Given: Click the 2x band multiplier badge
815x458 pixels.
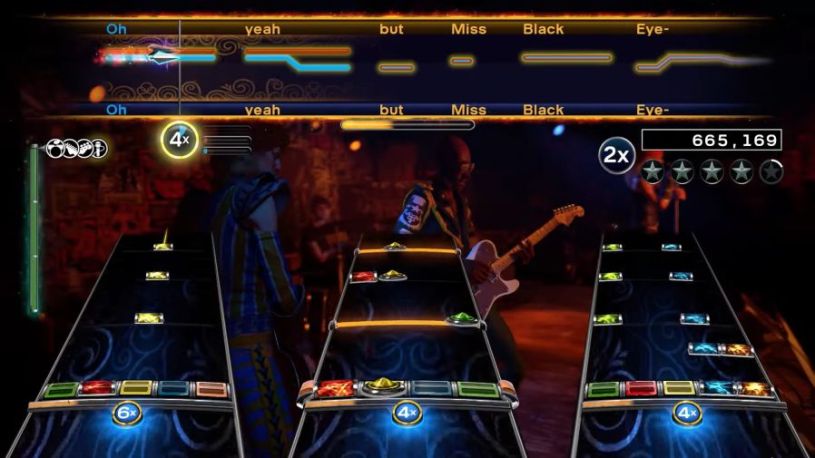Looking at the screenshot, I should point(617,155).
